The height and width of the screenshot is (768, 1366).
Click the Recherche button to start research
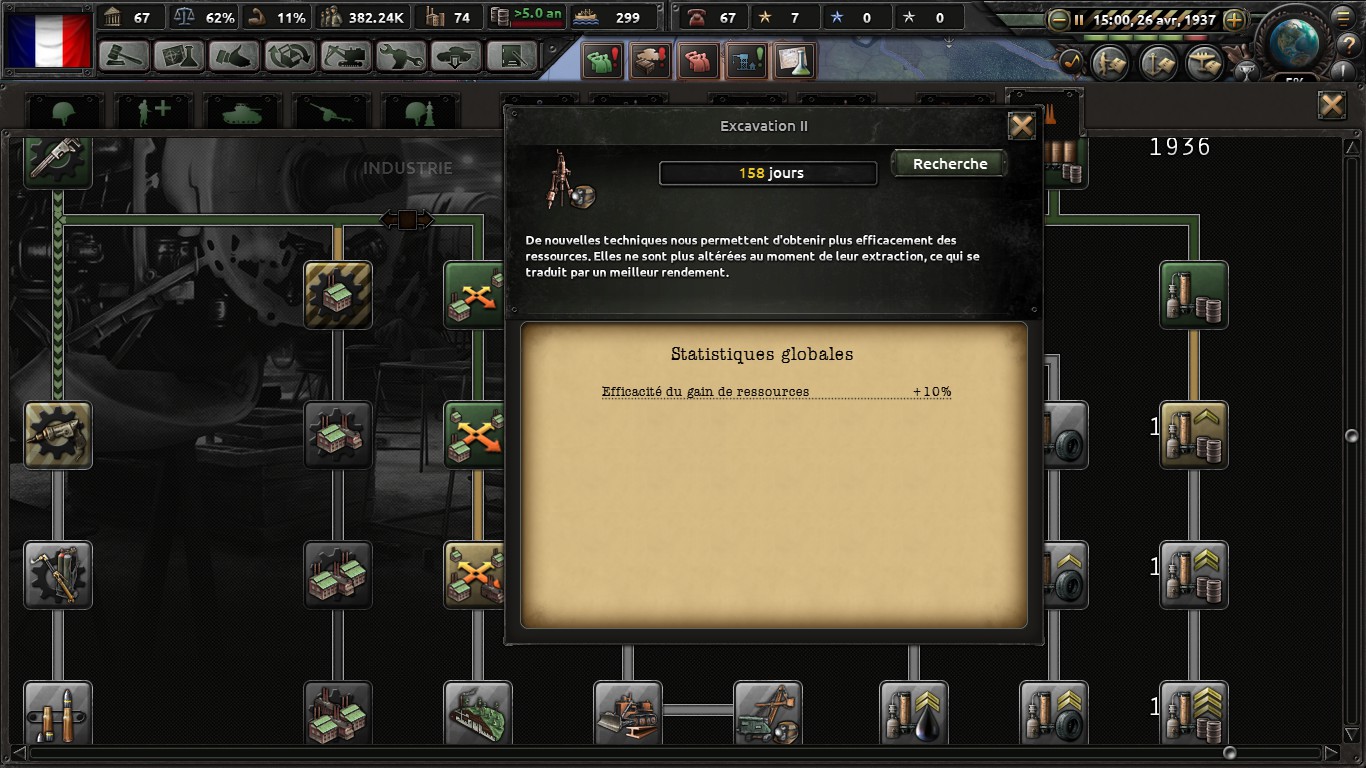949,164
